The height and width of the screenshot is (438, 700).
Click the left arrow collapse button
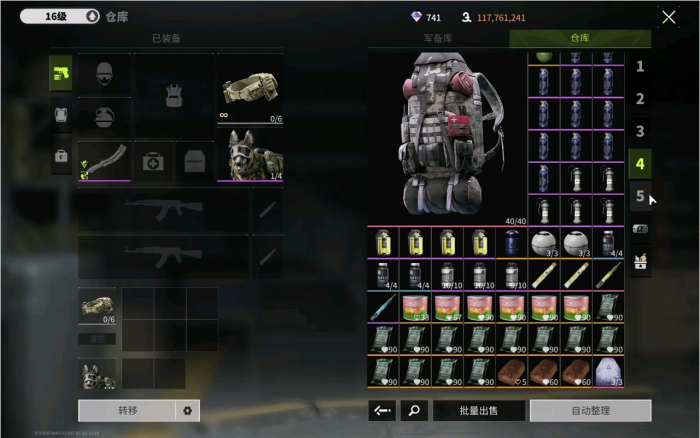point(381,410)
